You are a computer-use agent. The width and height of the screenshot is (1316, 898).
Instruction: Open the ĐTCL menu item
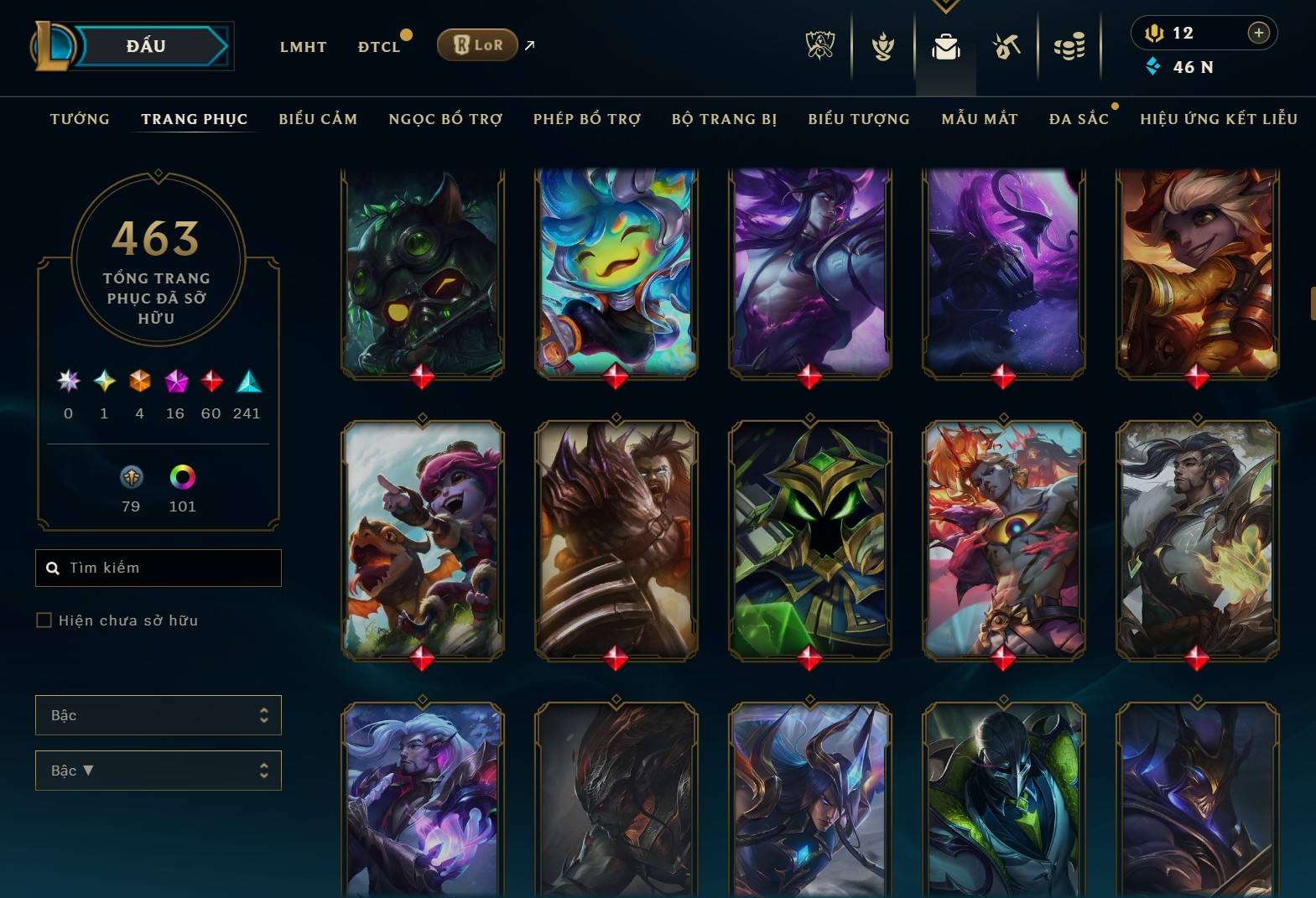coord(379,47)
